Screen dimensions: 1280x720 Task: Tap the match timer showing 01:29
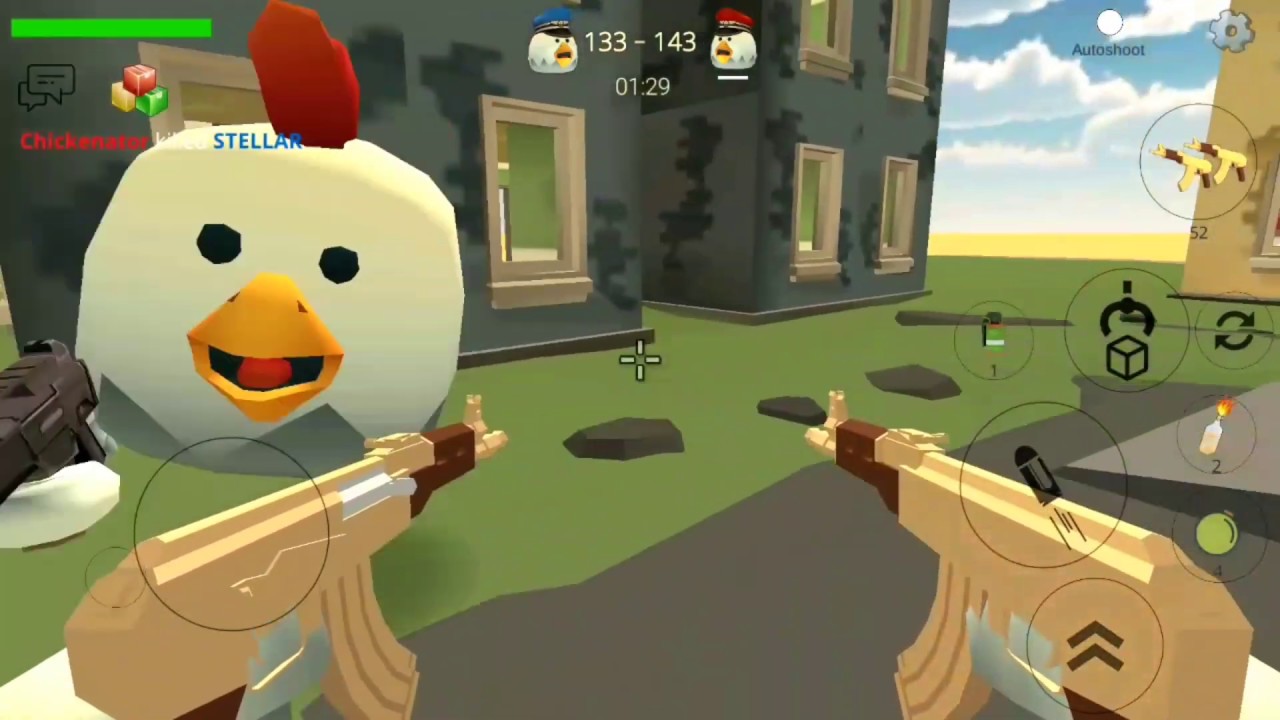pos(641,87)
